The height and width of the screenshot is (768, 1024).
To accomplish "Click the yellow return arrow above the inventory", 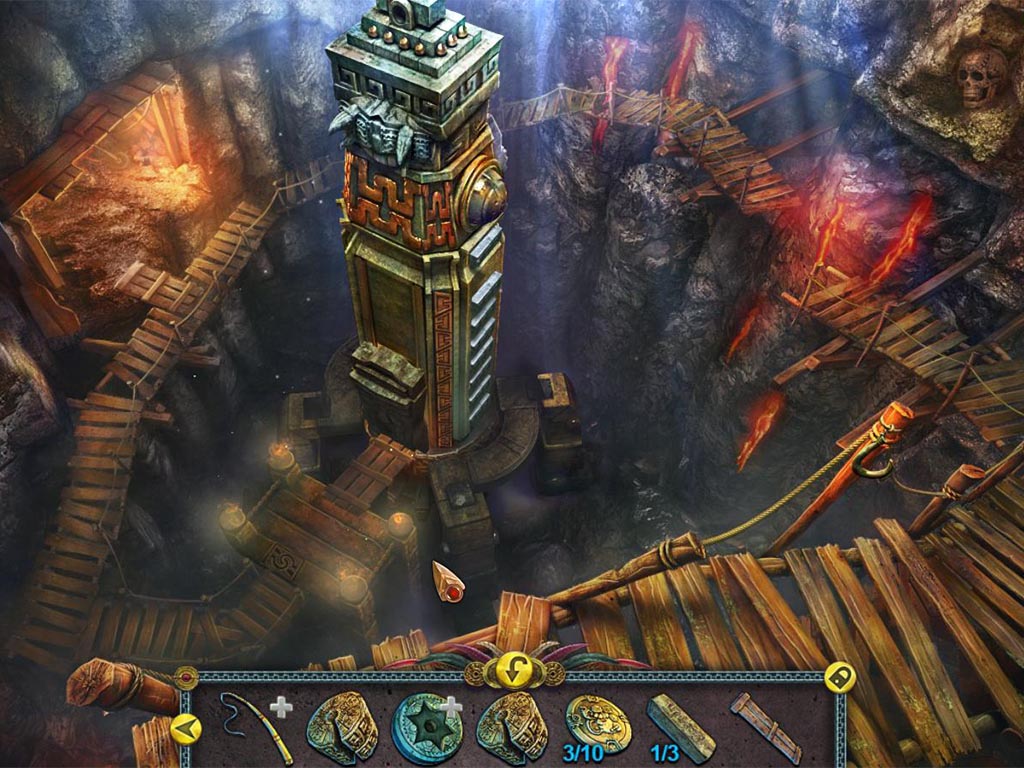I will click(510, 671).
